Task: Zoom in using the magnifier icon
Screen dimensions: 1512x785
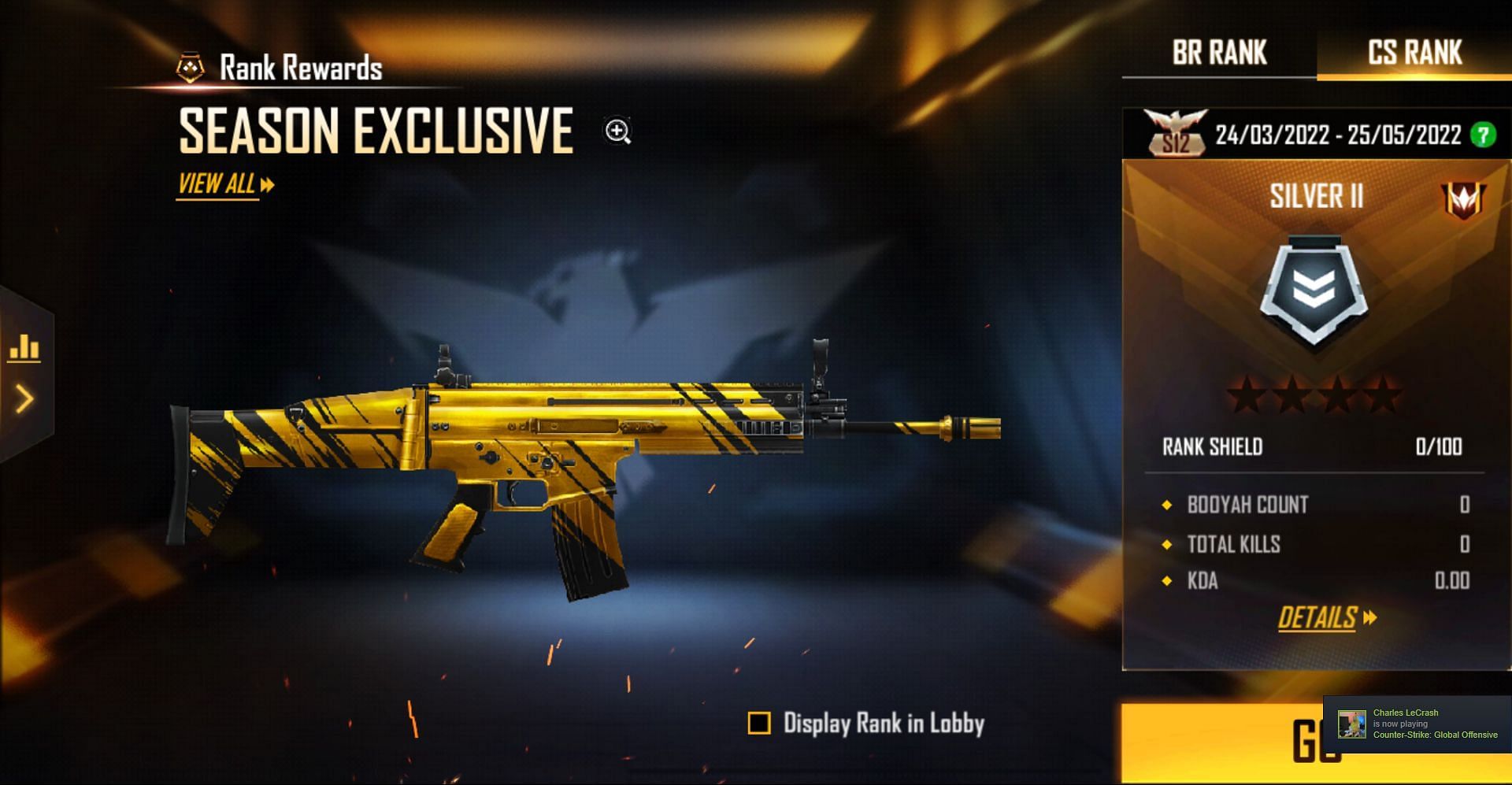Action: pyautogui.click(x=617, y=131)
